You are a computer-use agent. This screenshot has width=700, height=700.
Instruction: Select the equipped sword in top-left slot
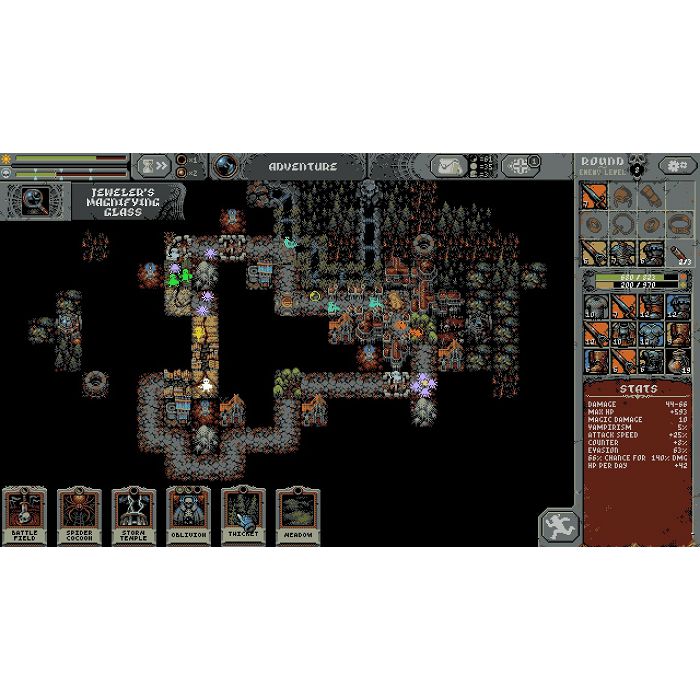[596, 195]
